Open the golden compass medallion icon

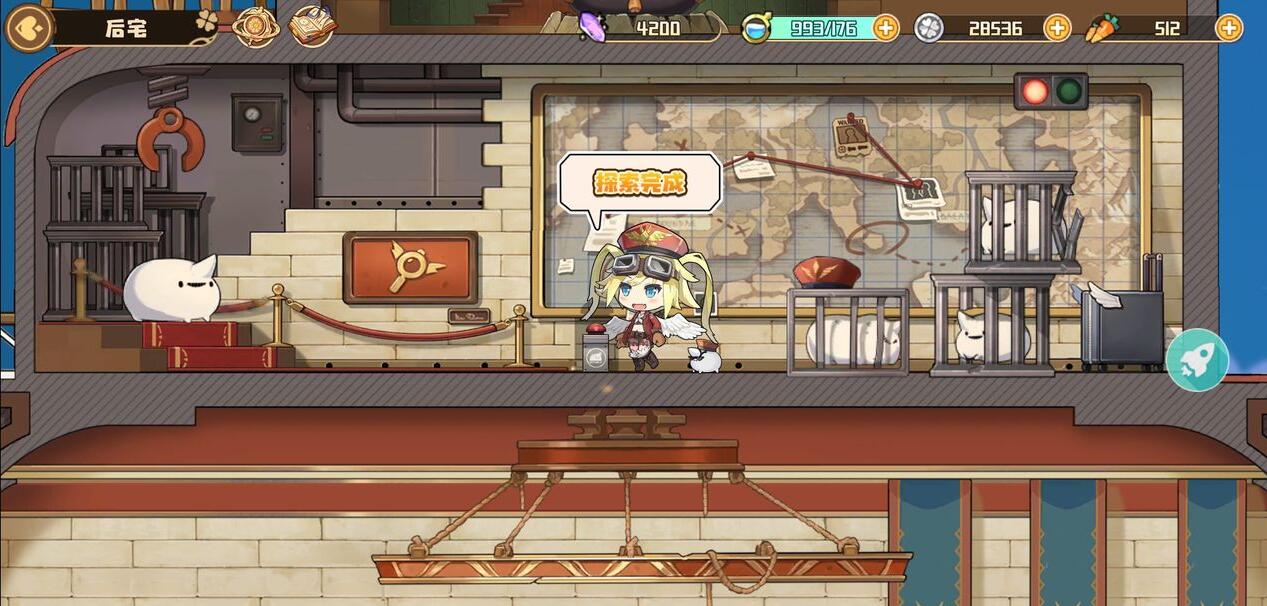point(256,27)
